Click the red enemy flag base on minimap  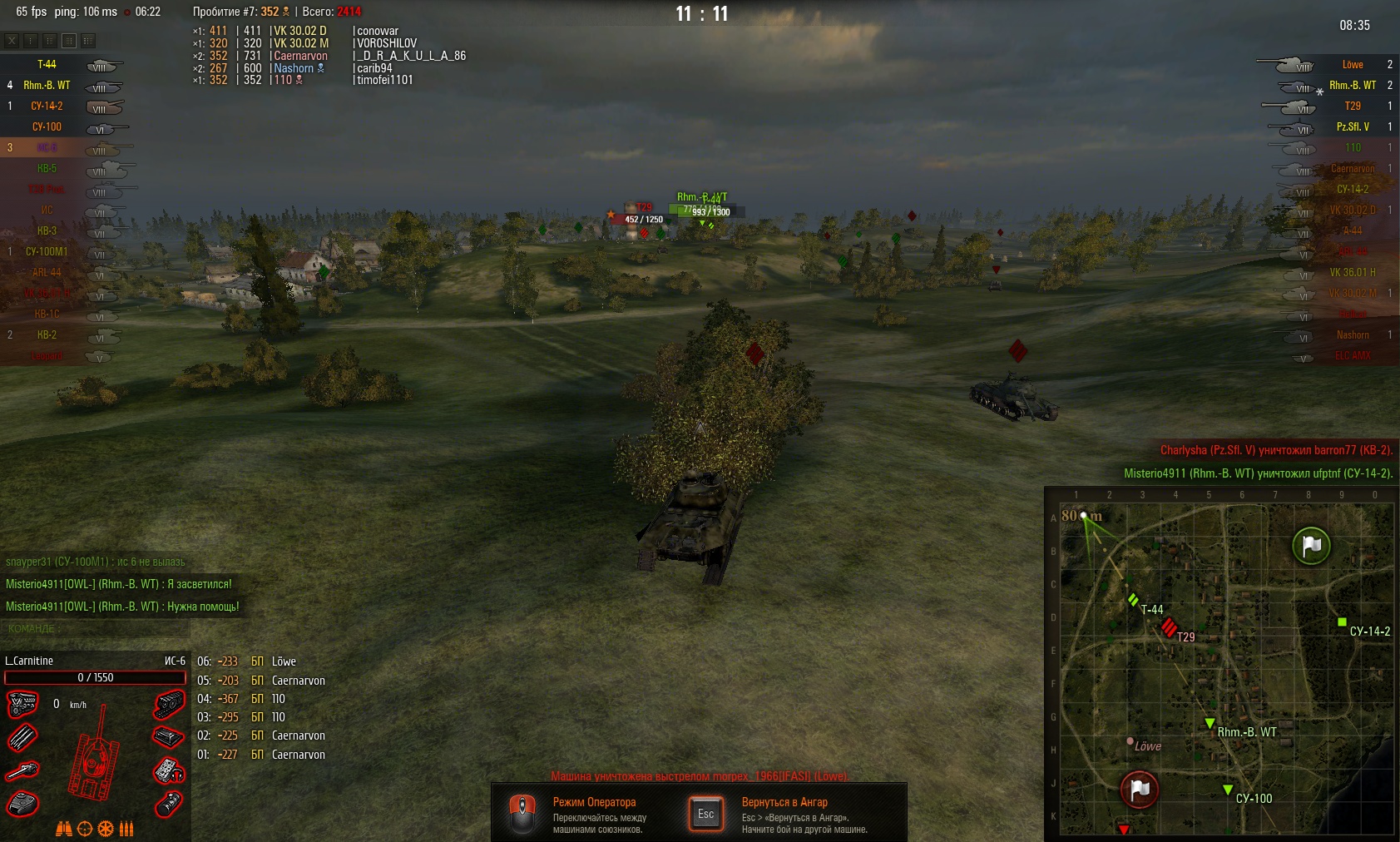[x=1140, y=789]
